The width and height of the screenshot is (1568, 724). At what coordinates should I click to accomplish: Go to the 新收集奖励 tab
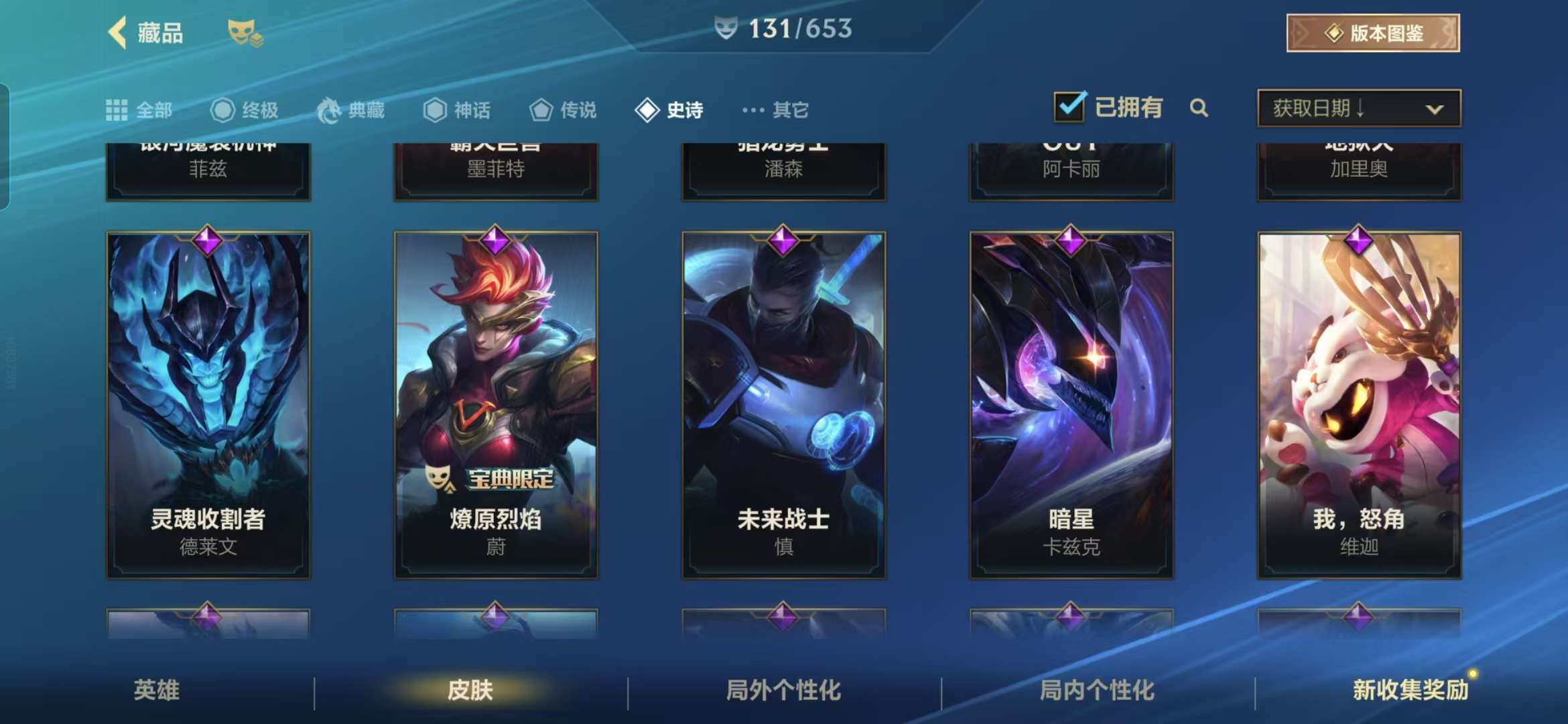(x=1410, y=690)
